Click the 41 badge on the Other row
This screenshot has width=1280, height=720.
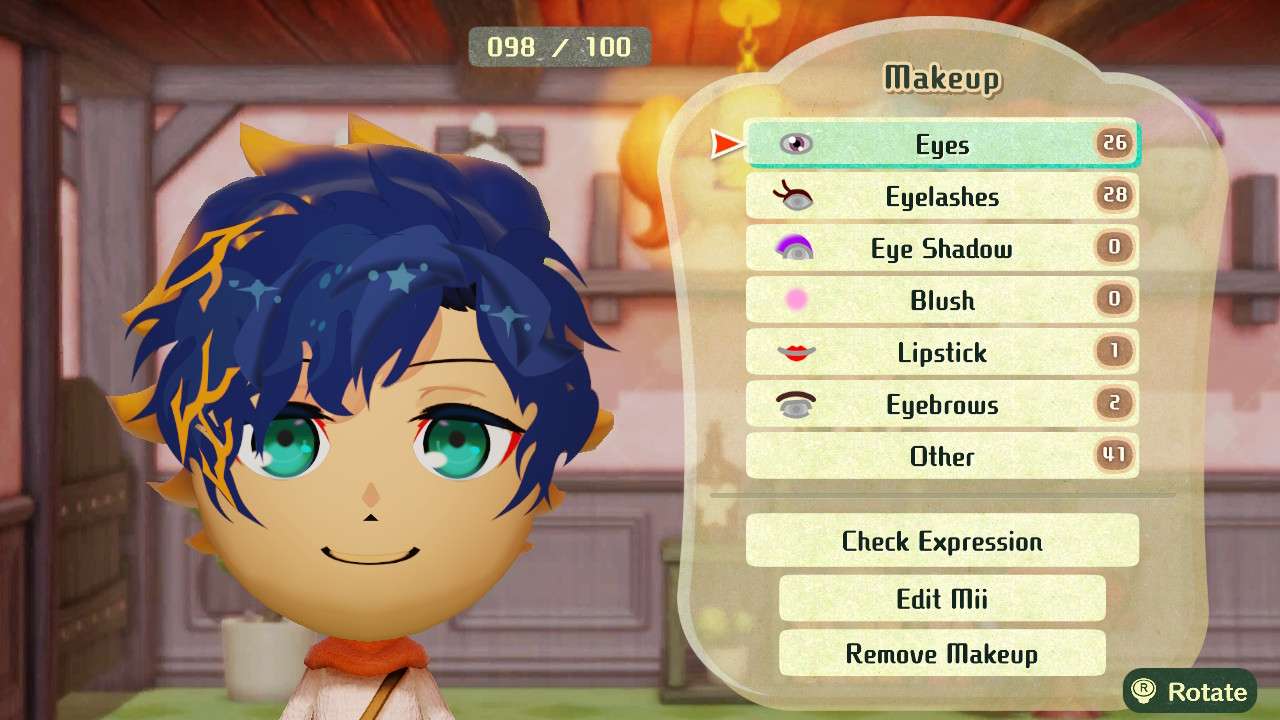click(x=1116, y=456)
